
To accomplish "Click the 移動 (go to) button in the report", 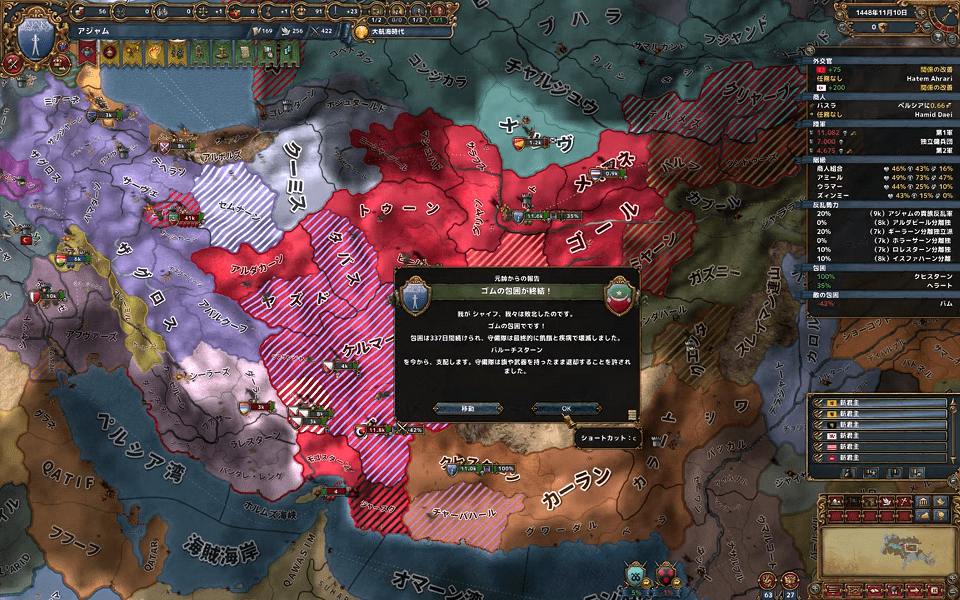I will pyautogui.click(x=468, y=408).
